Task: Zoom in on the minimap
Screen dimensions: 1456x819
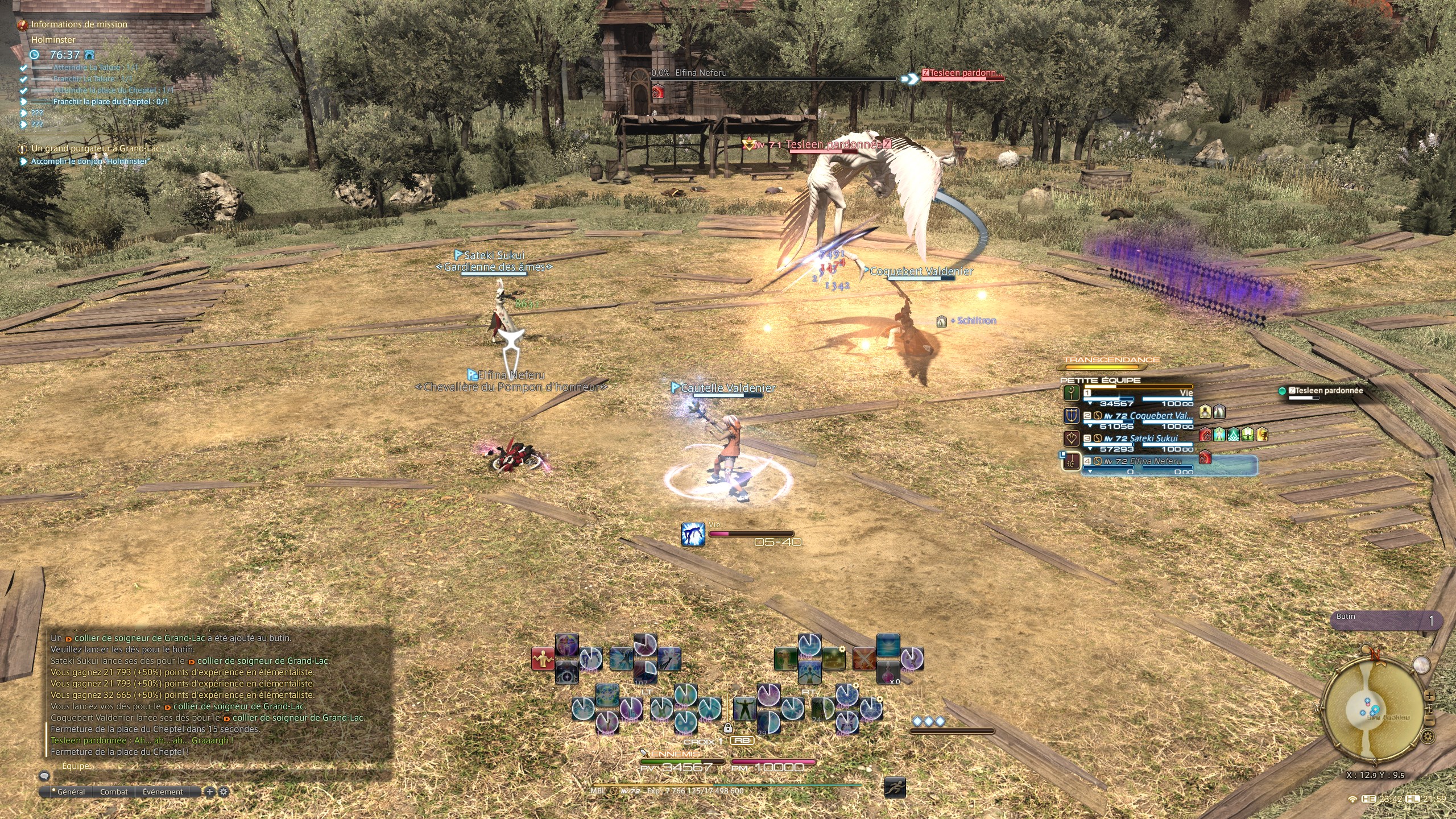Action: coord(1429,696)
